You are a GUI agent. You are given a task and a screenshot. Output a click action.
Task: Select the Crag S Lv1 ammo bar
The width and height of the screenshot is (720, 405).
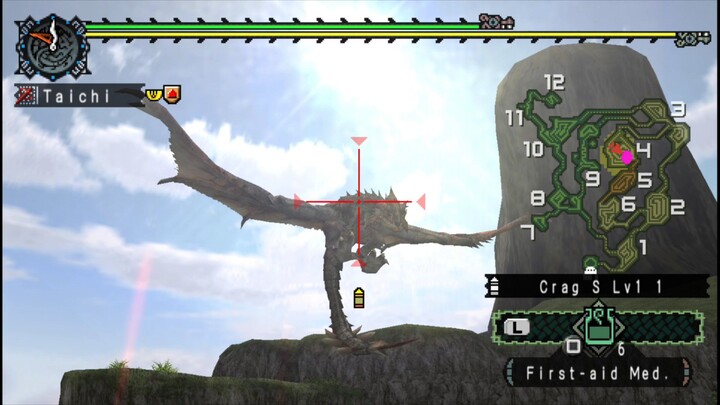[597, 287]
